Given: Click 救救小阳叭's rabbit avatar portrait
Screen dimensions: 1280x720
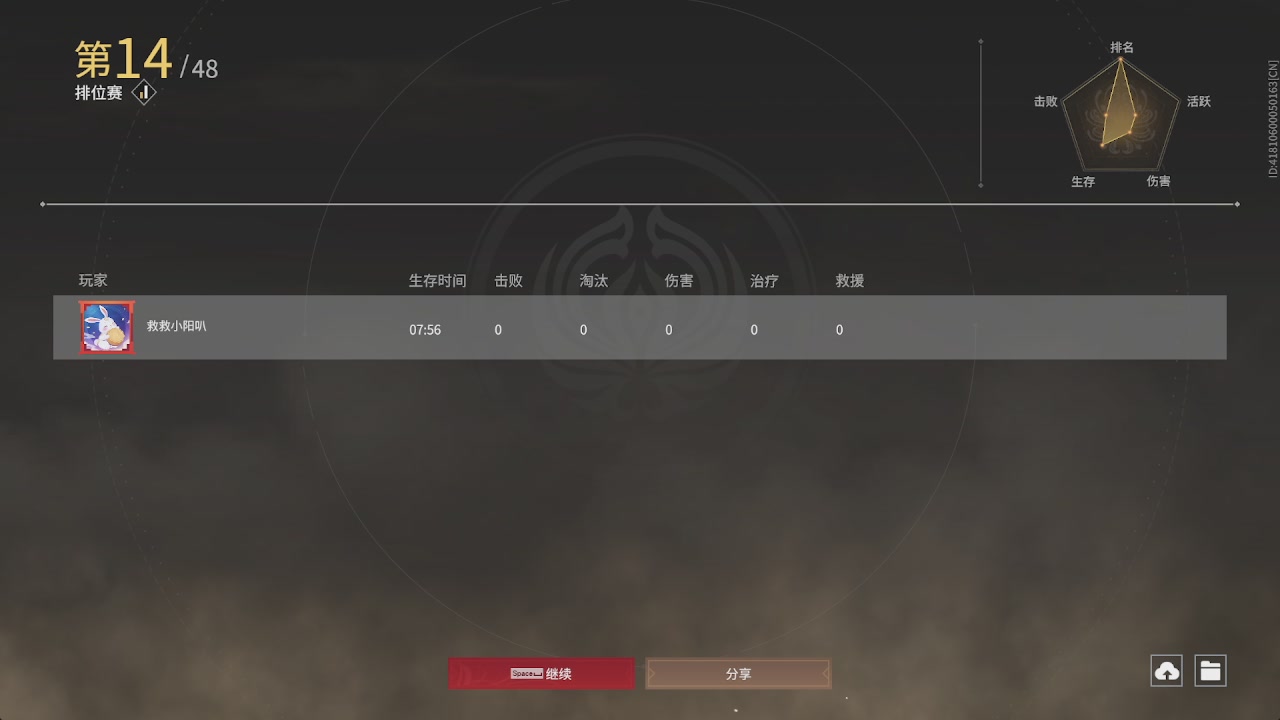Looking at the screenshot, I should (106, 327).
